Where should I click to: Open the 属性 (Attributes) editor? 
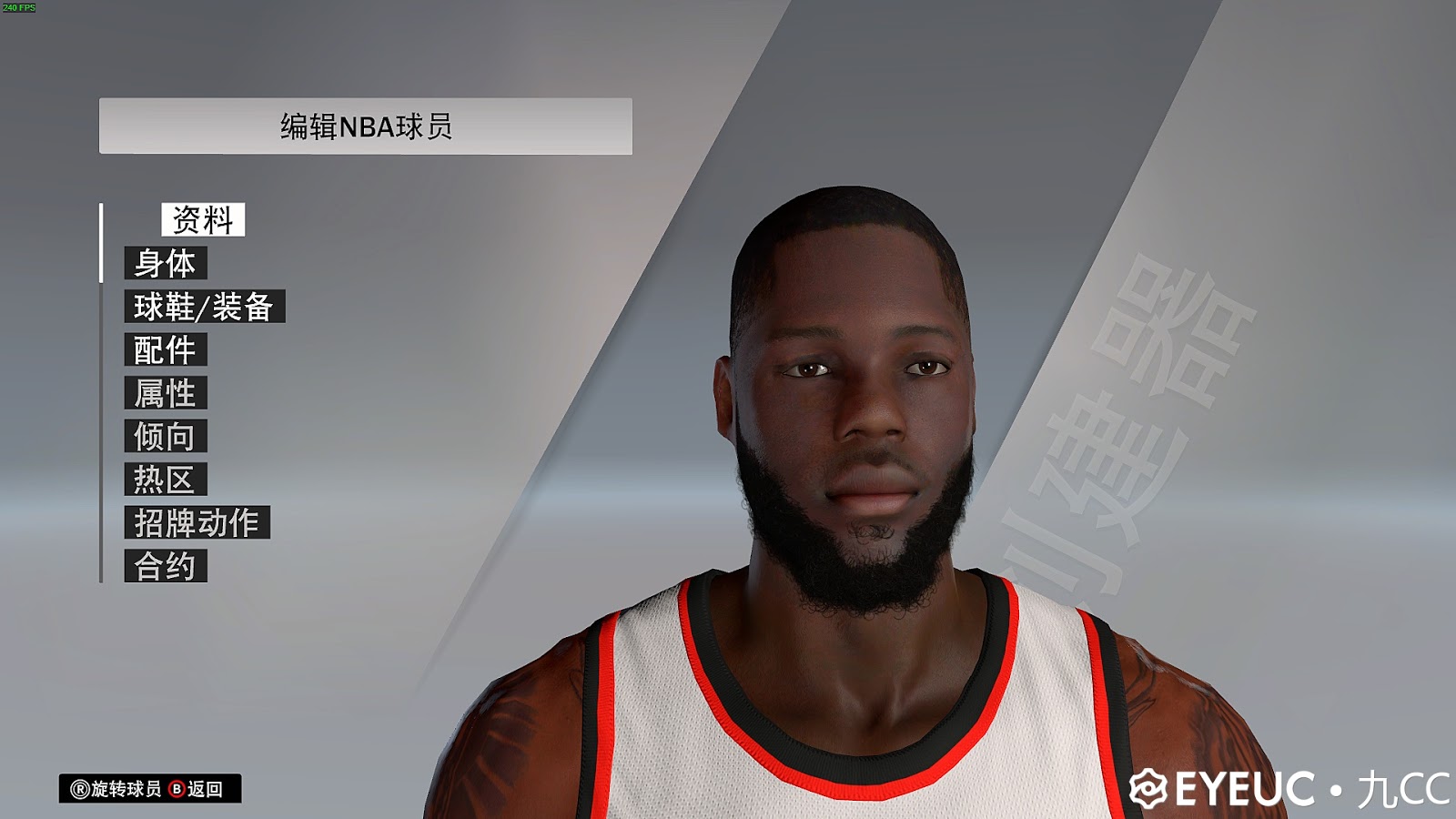[x=167, y=394]
